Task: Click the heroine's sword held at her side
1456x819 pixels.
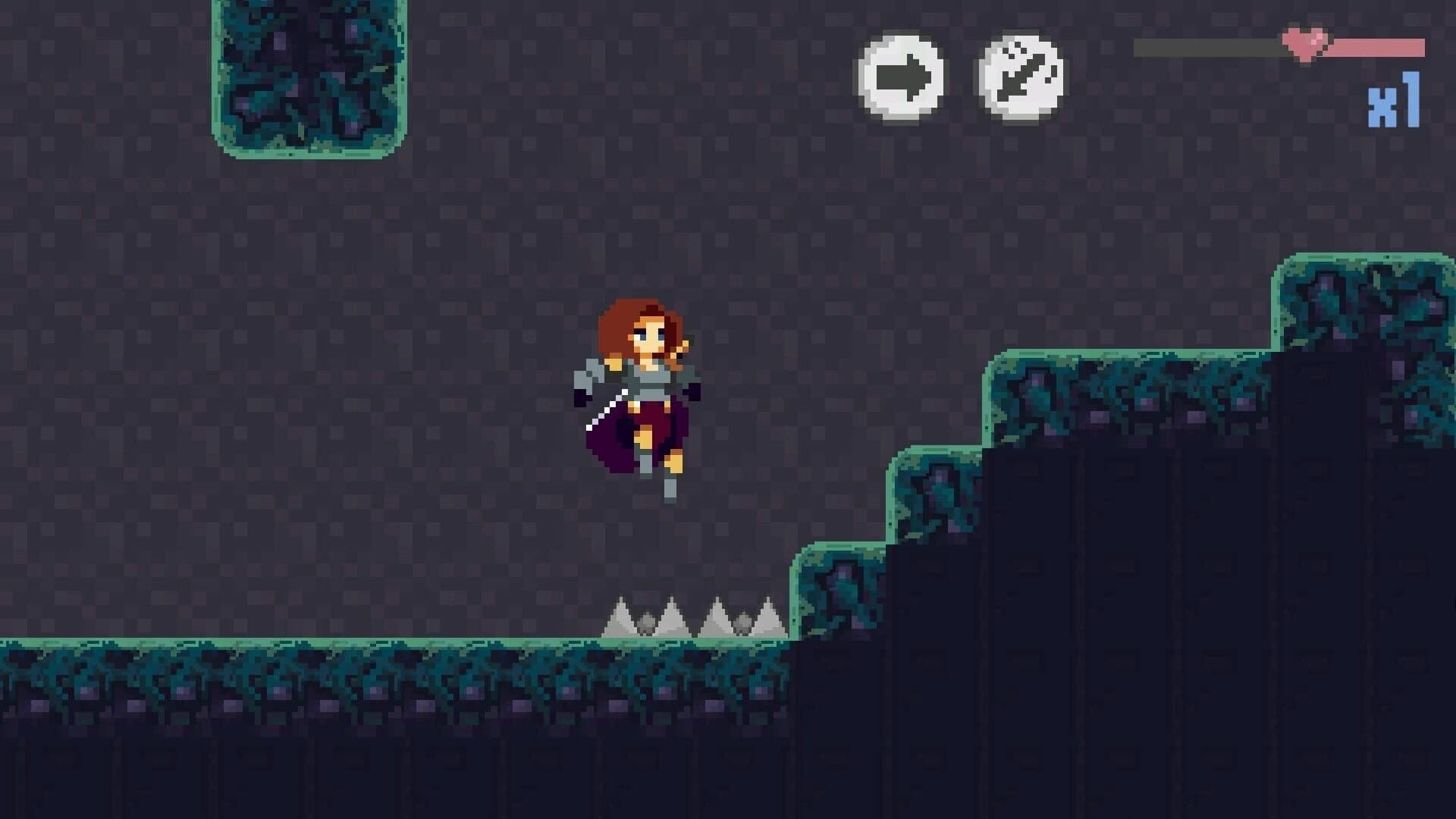Action: click(x=607, y=409)
